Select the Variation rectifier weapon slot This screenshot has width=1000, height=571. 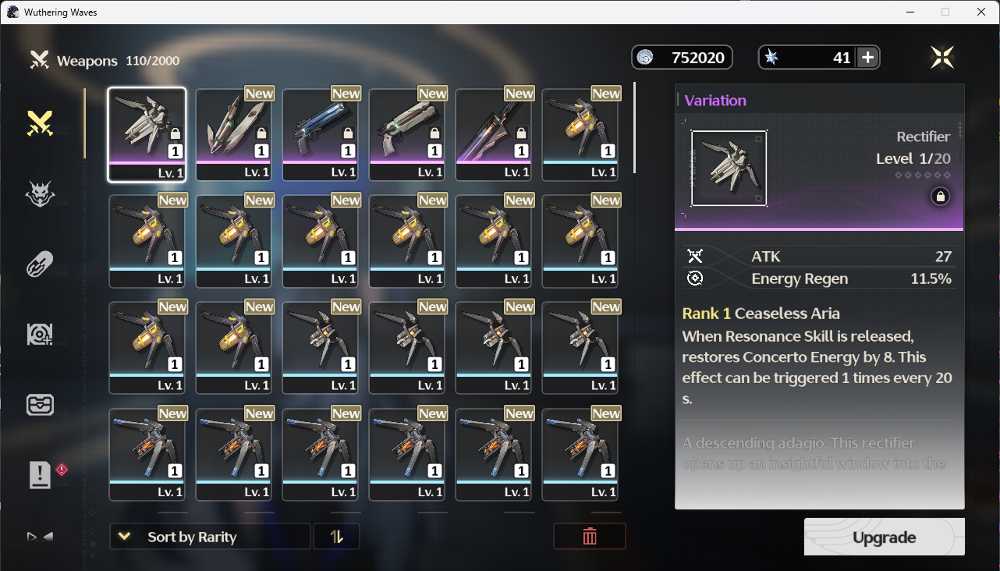click(147, 134)
